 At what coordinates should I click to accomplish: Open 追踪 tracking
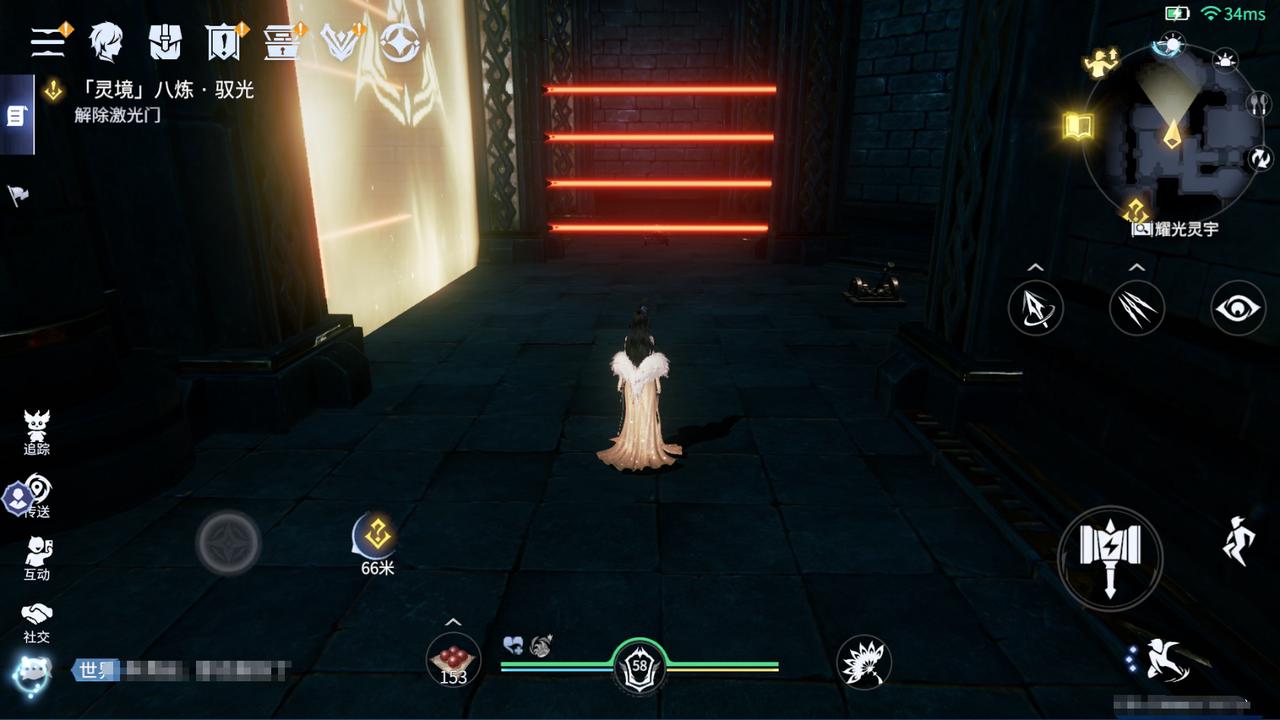coord(37,433)
